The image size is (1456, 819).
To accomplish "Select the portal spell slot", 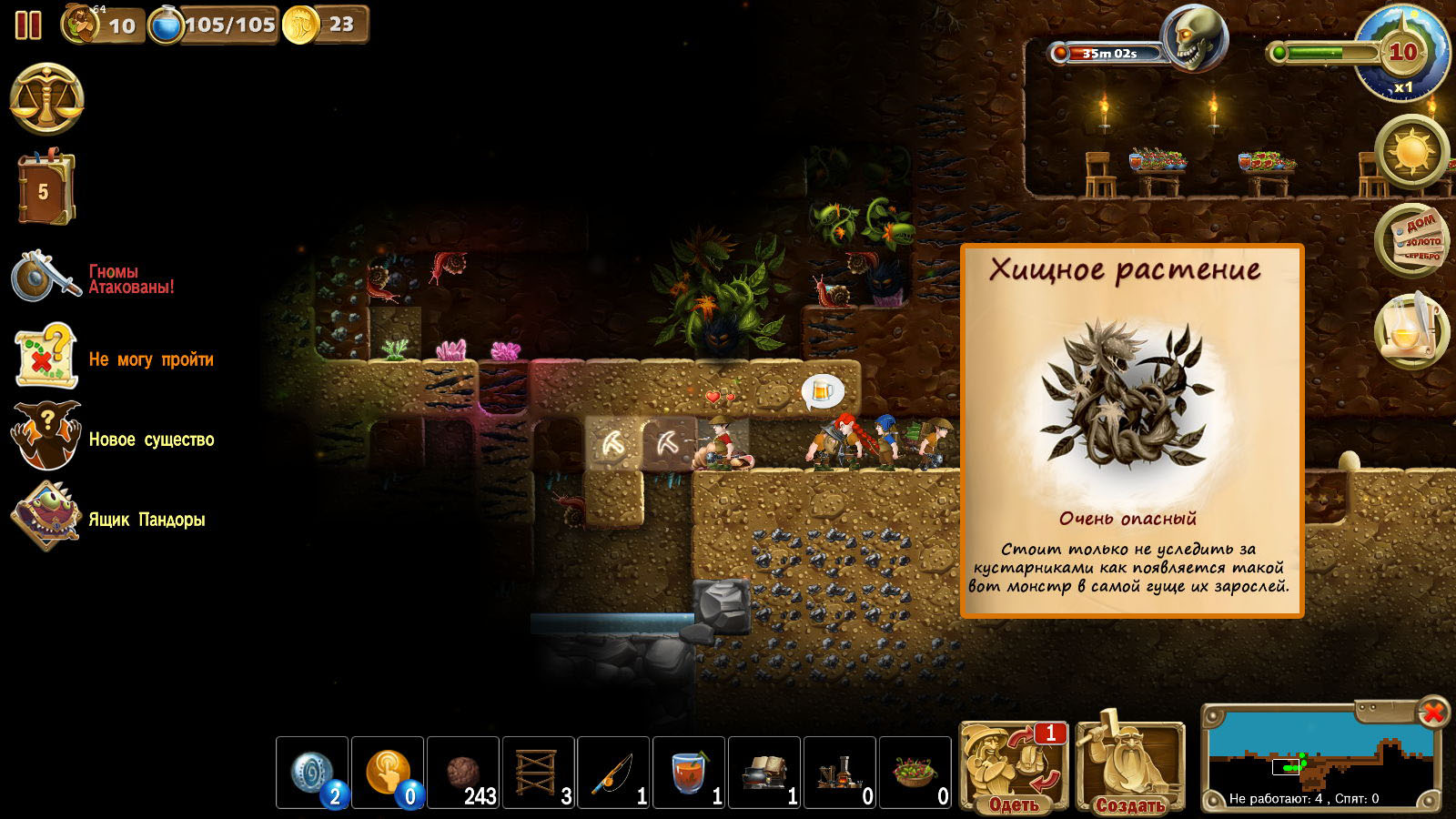I will pyautogui.click(x=312, y=773).
